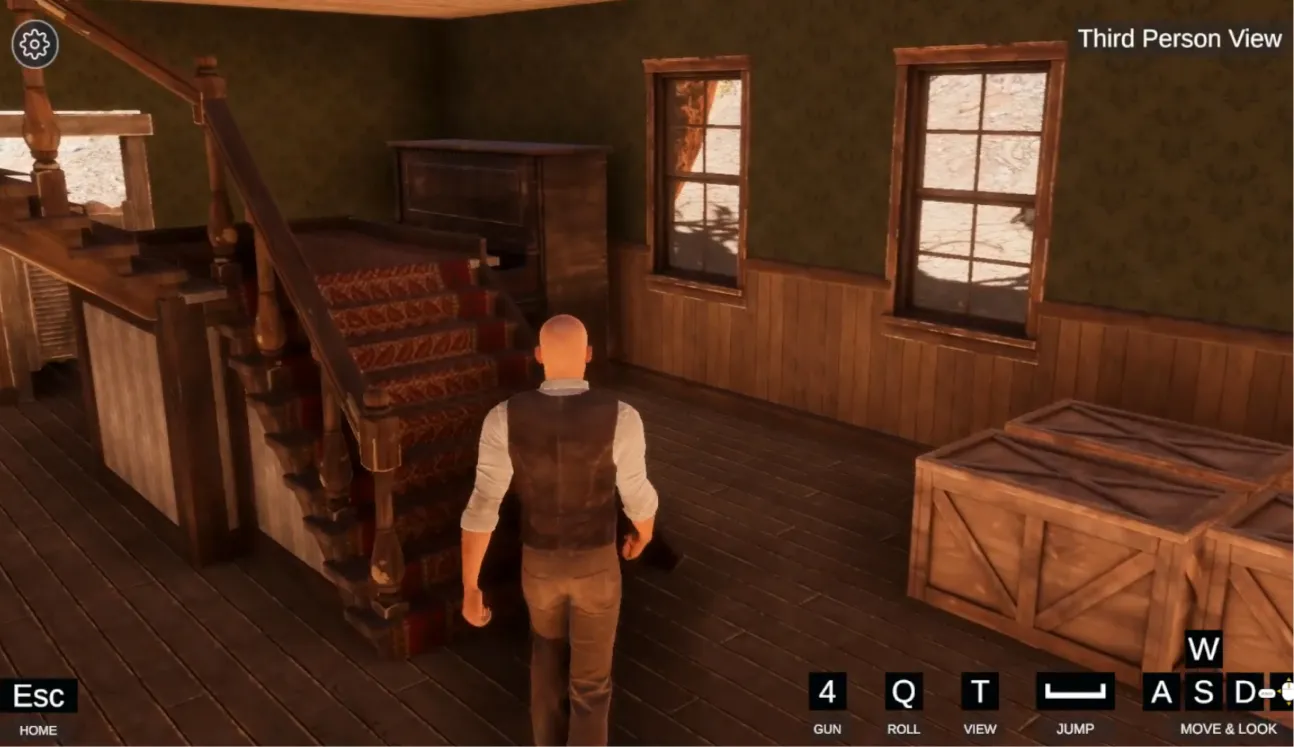This screenshot has width=1294, height=747.
Task: Select the GUN label
Action: coord(827,729)
